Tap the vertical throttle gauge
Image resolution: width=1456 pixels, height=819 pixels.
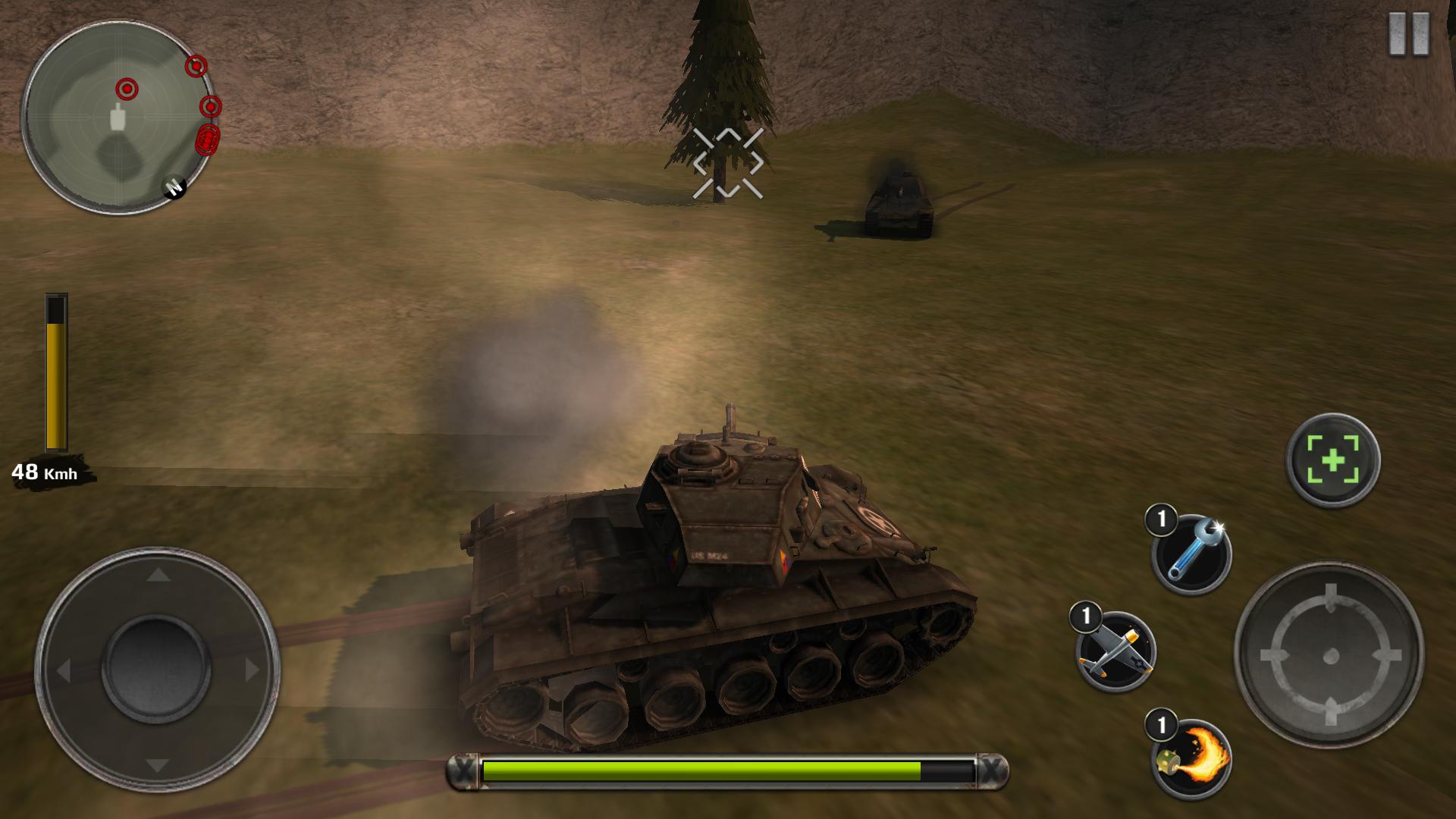point(55,372)
